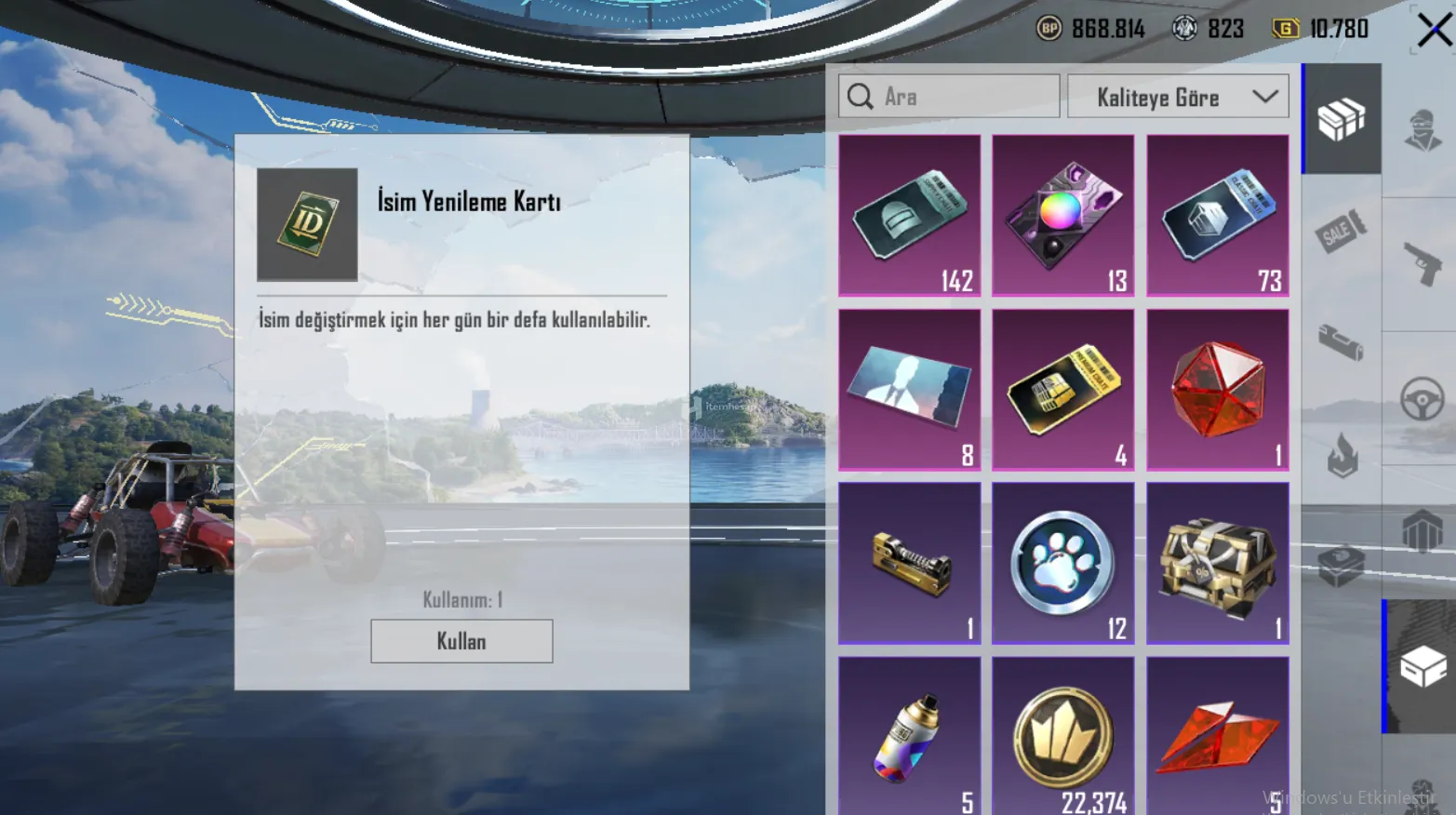Select the supply crate coupon slot with 142

pyautogui.click(x=909, y=215)
